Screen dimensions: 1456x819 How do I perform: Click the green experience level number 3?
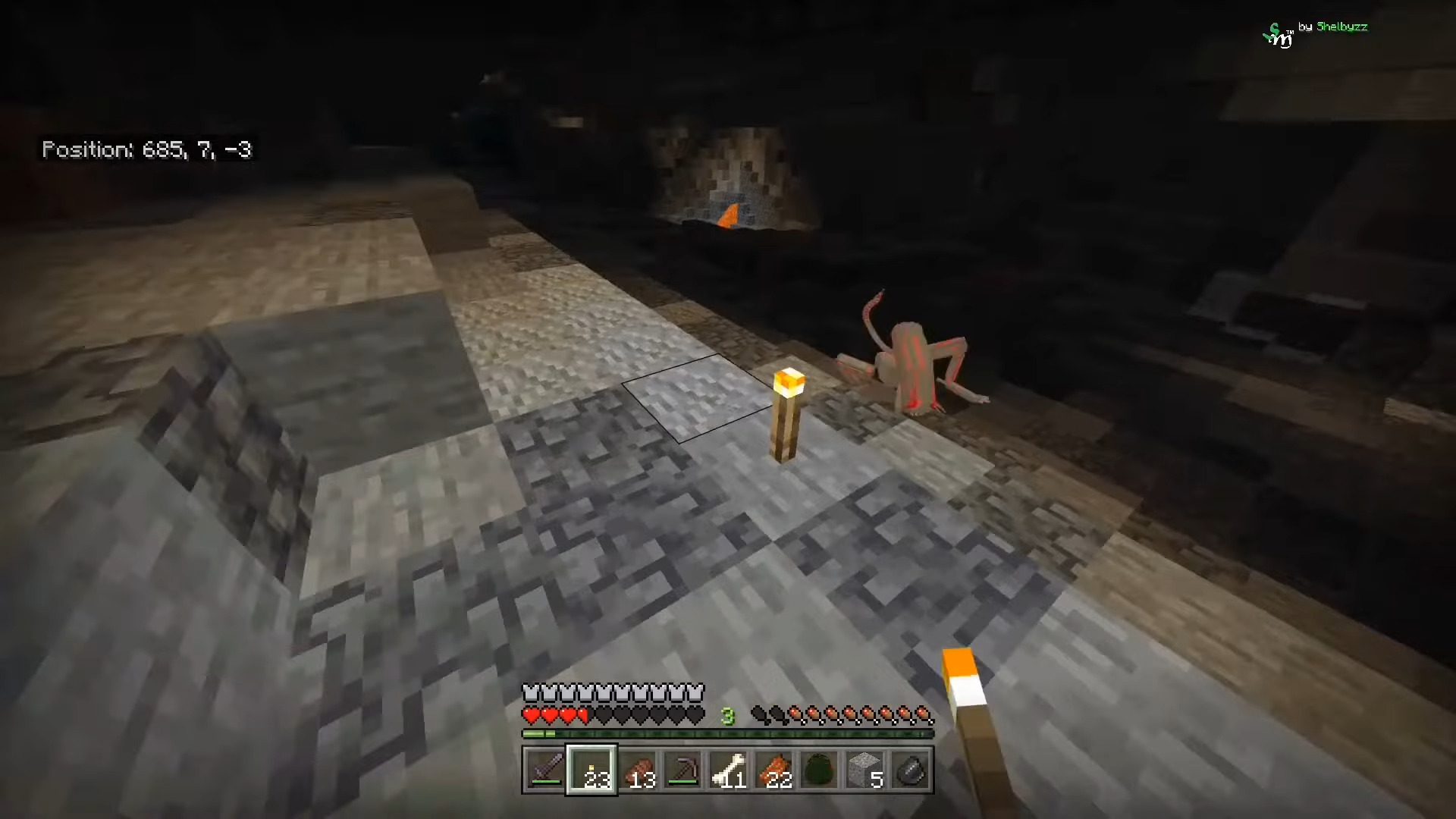point(726,715)
